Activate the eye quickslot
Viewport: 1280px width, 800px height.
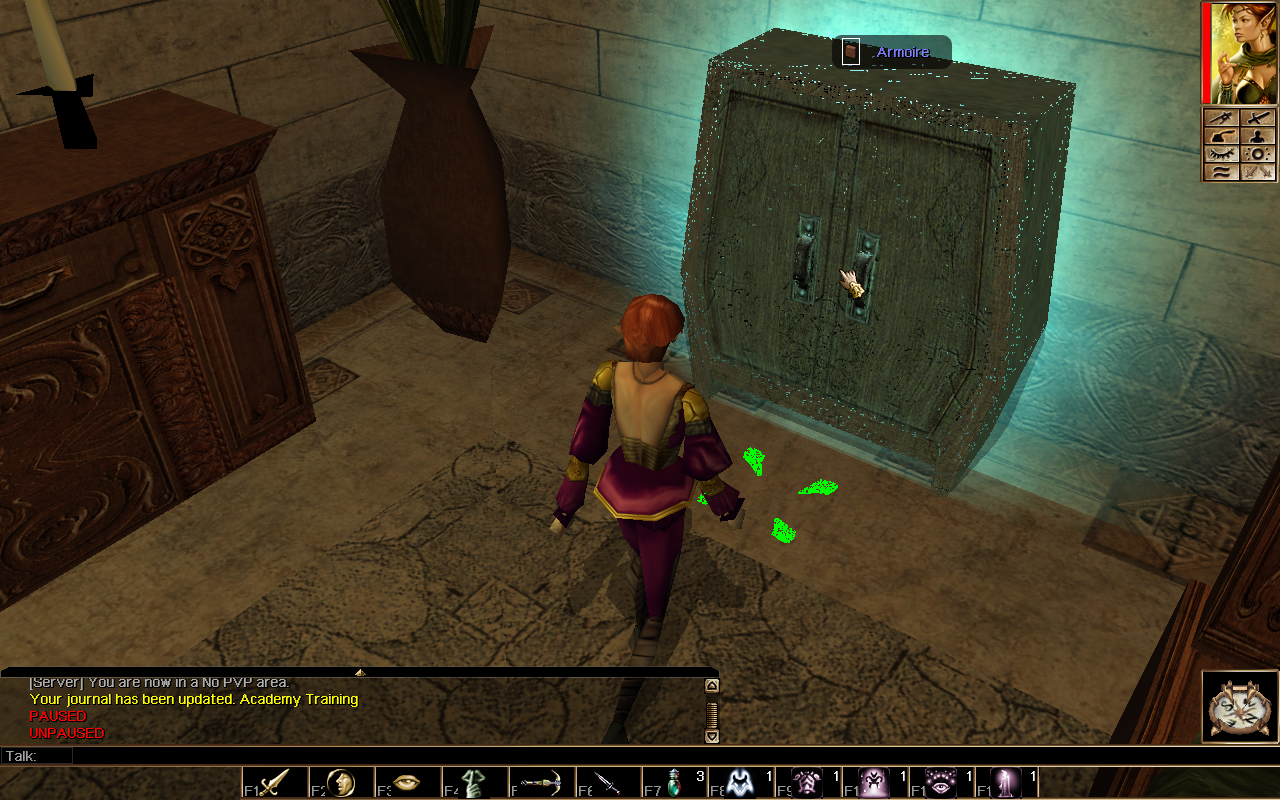[x=407, y=782]
